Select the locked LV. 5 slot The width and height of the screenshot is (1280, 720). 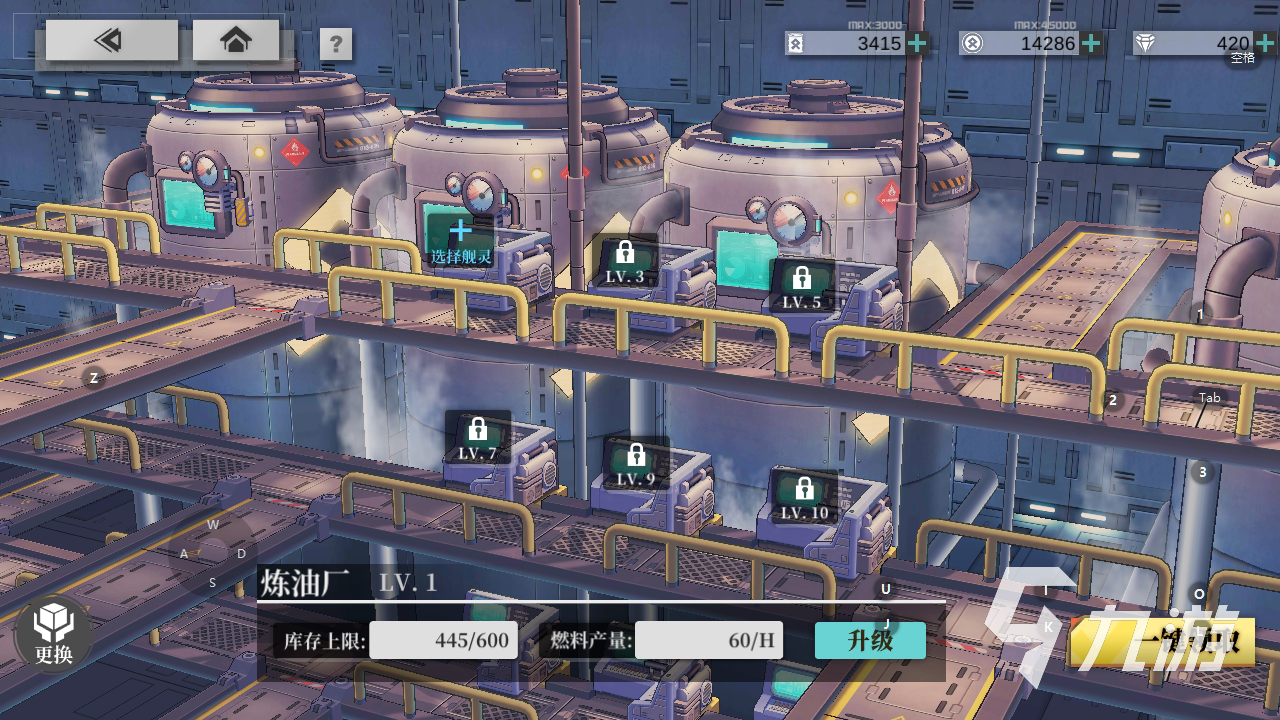801,286
